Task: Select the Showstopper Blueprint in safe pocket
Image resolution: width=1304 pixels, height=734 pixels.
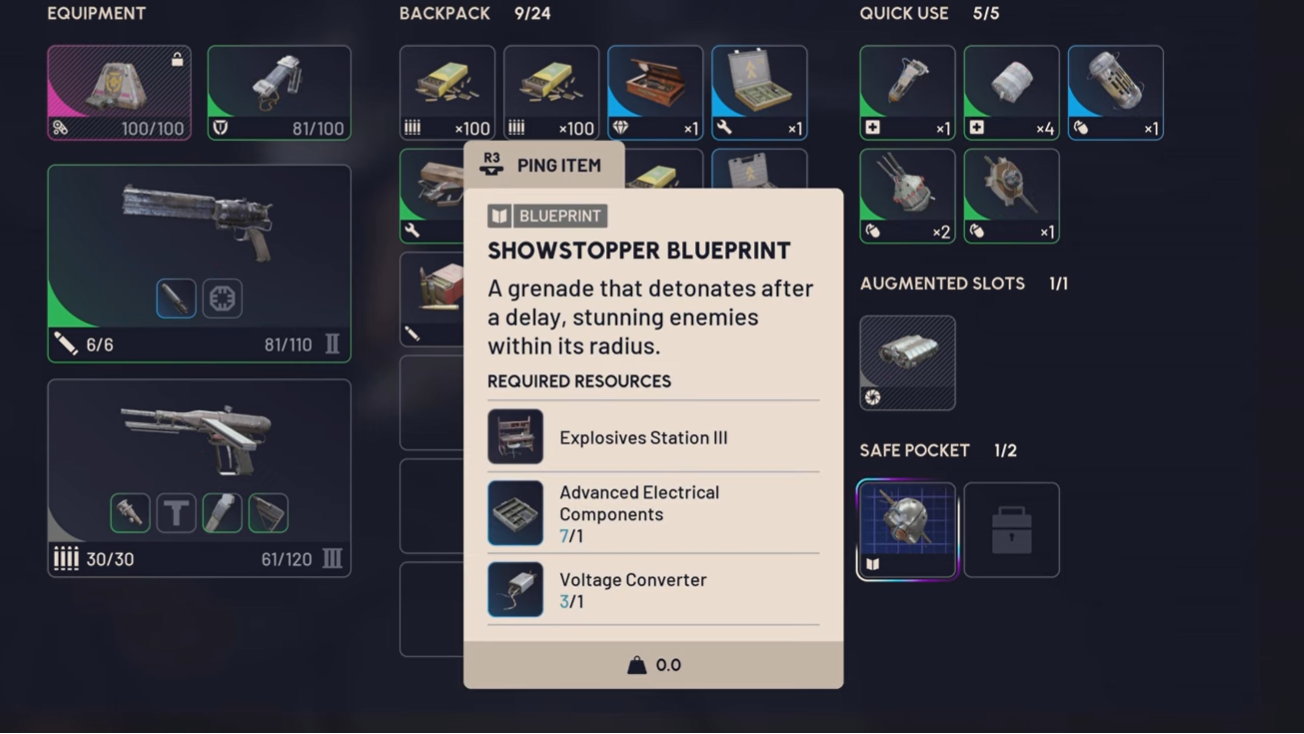Action: pos(907,529)
